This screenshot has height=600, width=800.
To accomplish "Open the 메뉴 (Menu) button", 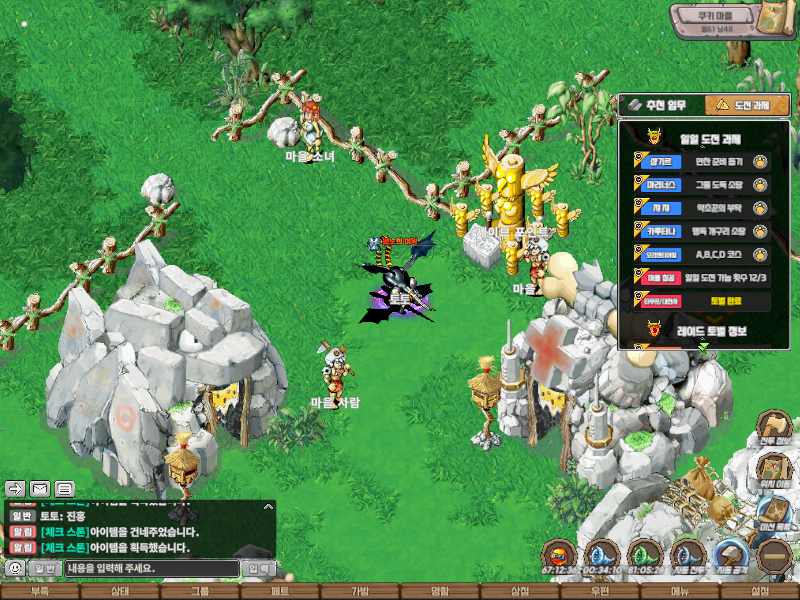I will (680, 592).
